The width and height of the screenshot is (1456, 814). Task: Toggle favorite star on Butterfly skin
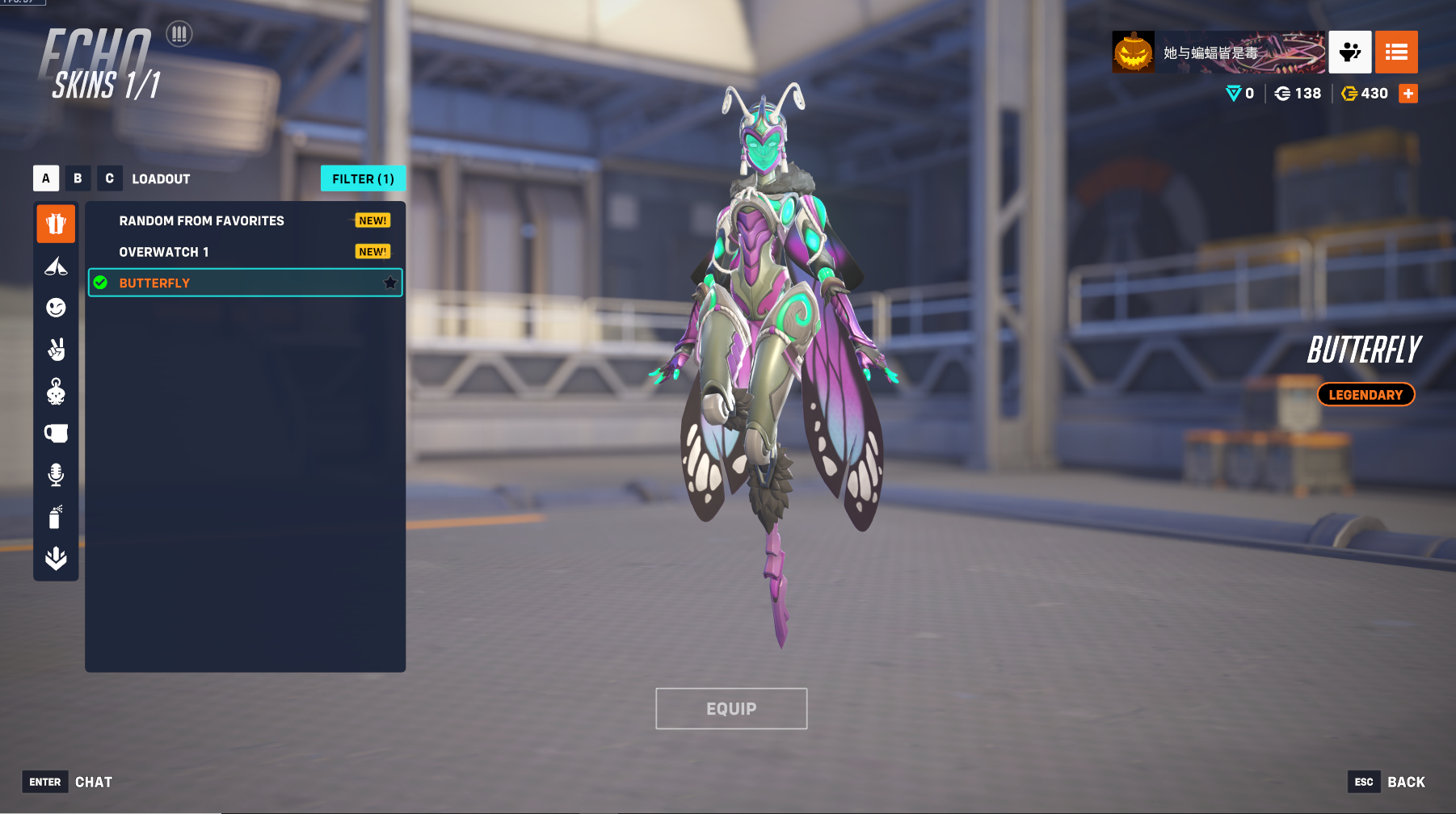(390, 283)
